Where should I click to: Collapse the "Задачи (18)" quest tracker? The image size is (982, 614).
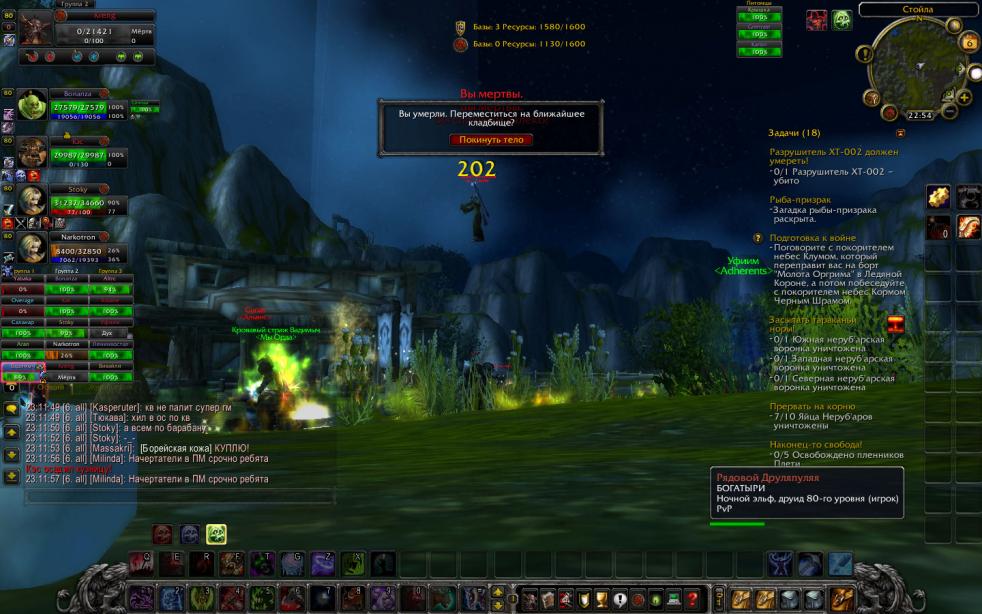900,132
